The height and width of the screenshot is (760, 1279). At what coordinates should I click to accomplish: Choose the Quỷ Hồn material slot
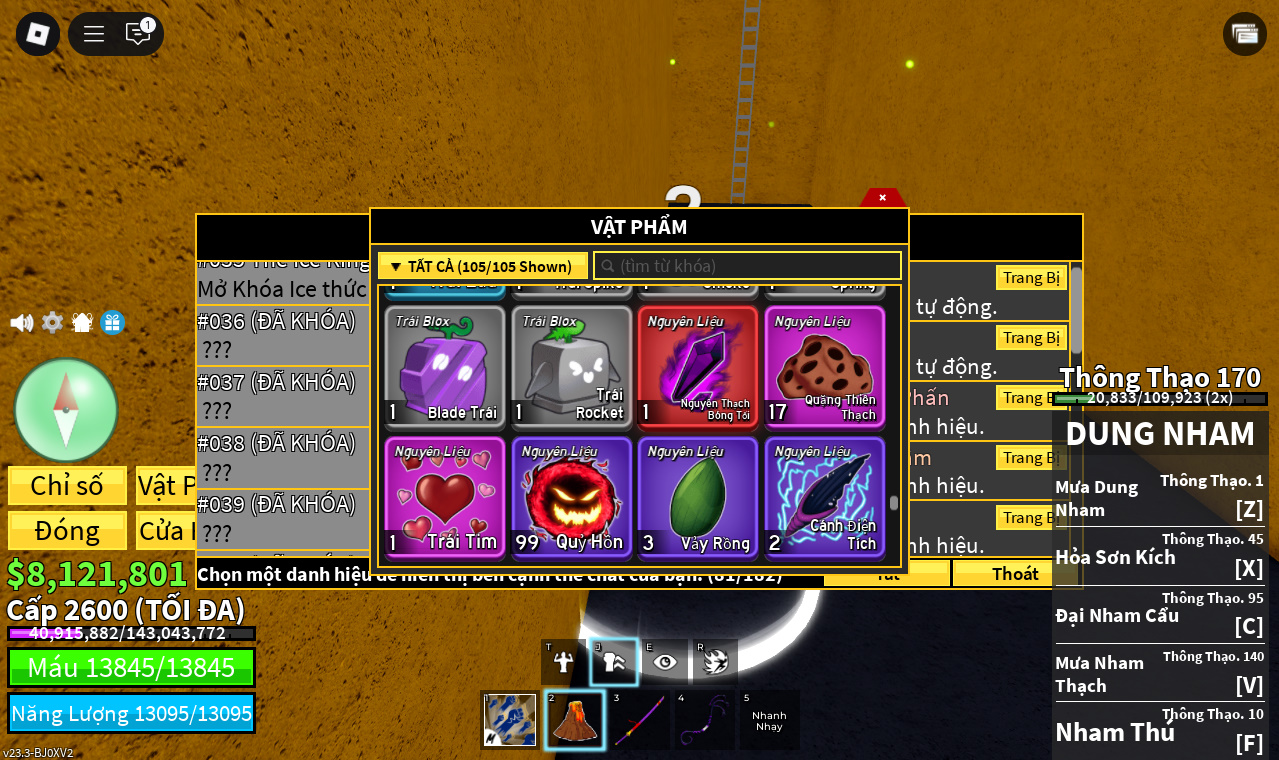pos(571,498)
